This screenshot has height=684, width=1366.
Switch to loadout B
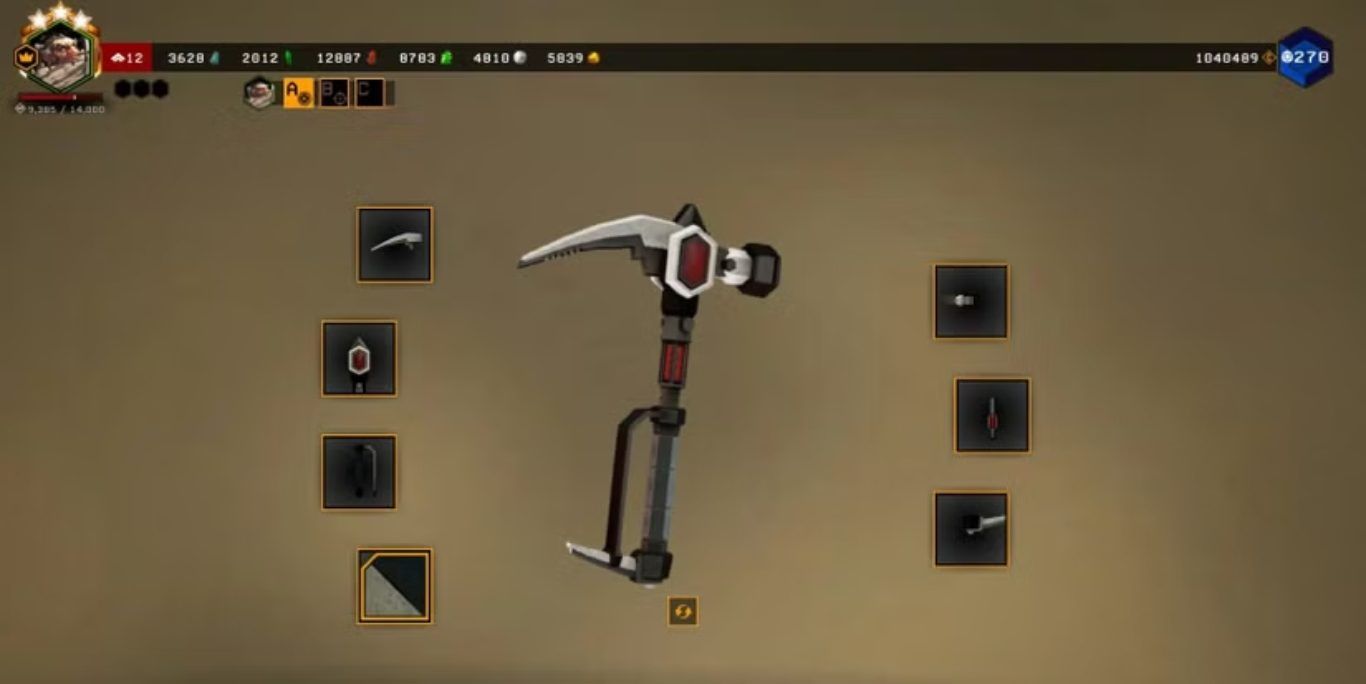tap(334, 93)
